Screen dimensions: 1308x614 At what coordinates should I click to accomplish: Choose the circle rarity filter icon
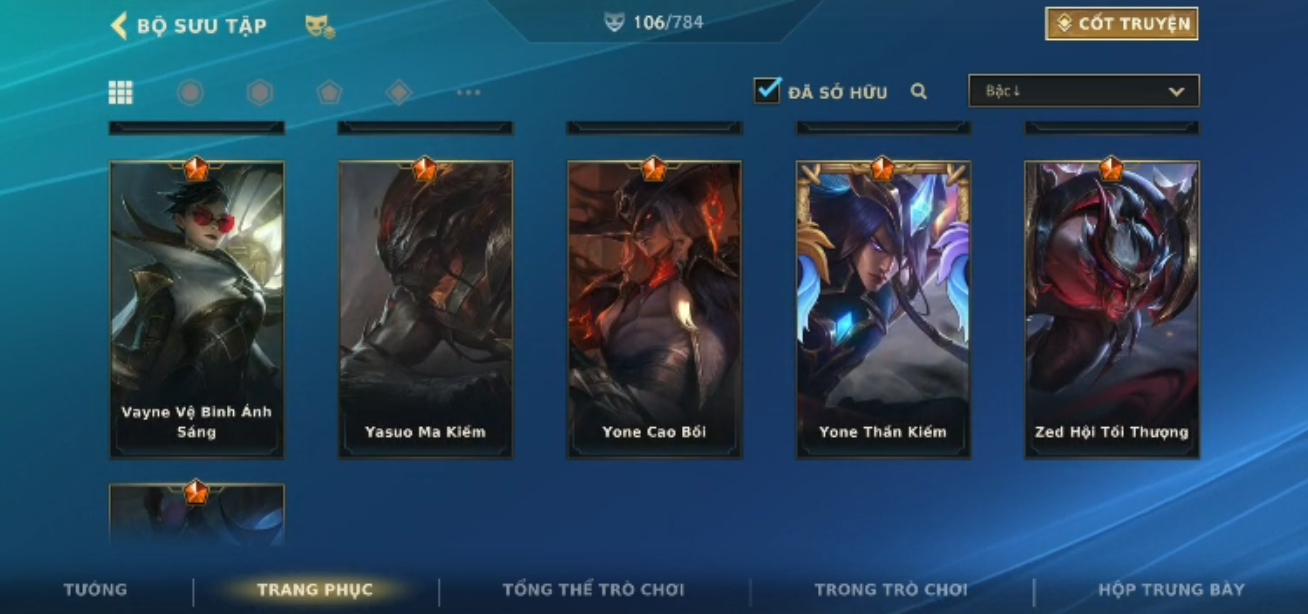point(190,93)
